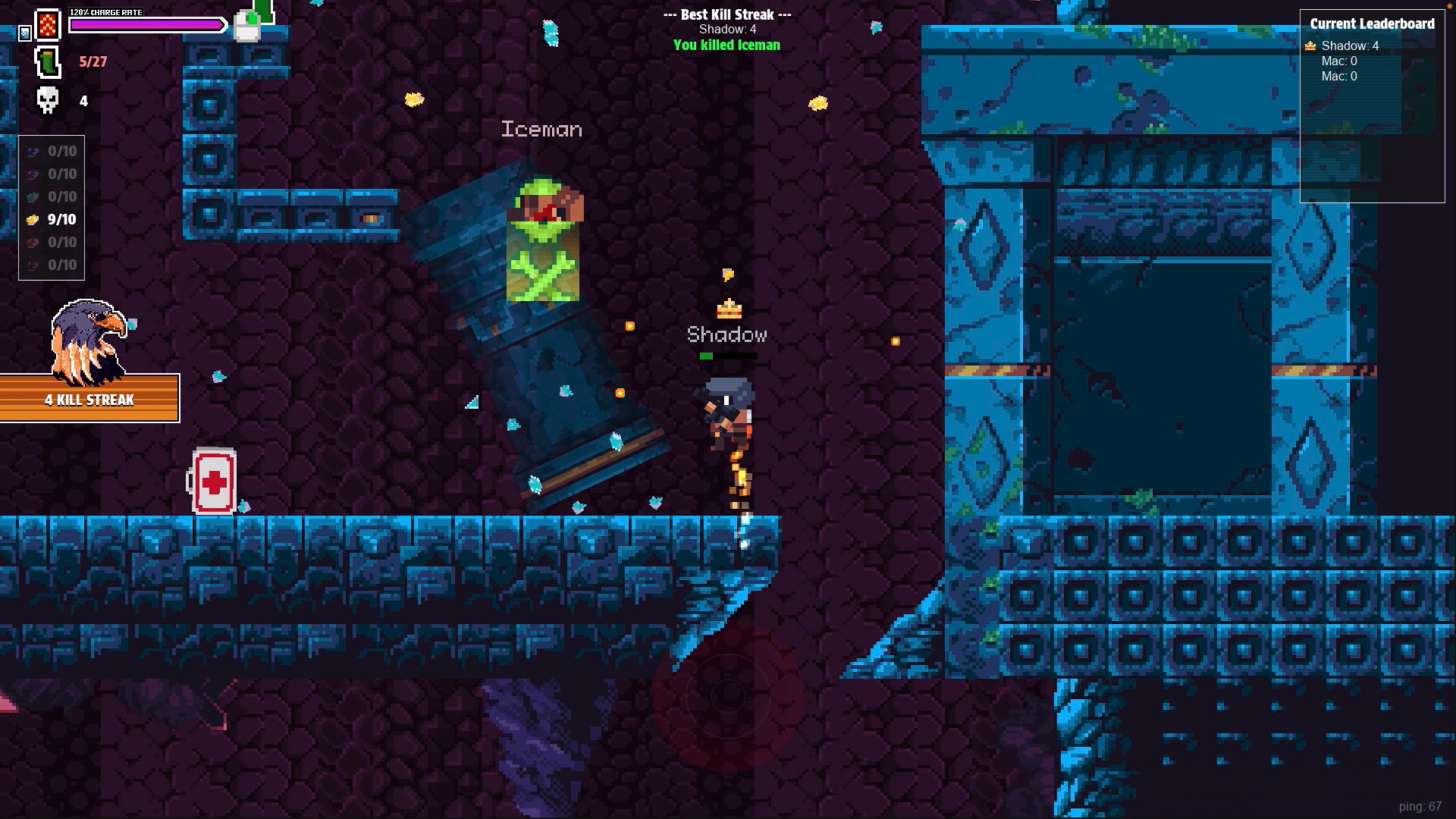Toggle the purple 0/10 resource entry
This screenshot has height=819, width=1456.
52,174
